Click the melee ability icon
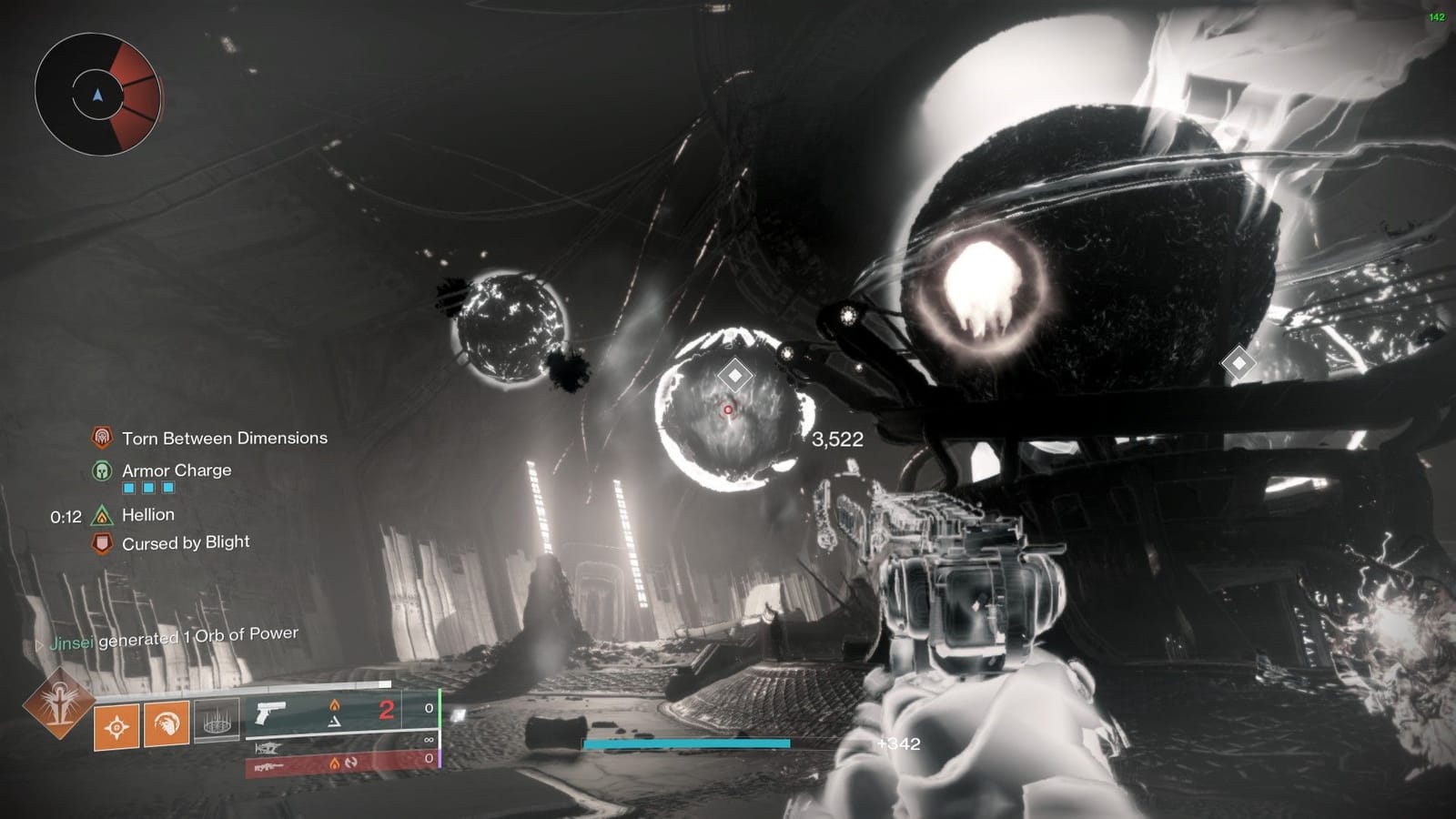 (x=167, y=723)
